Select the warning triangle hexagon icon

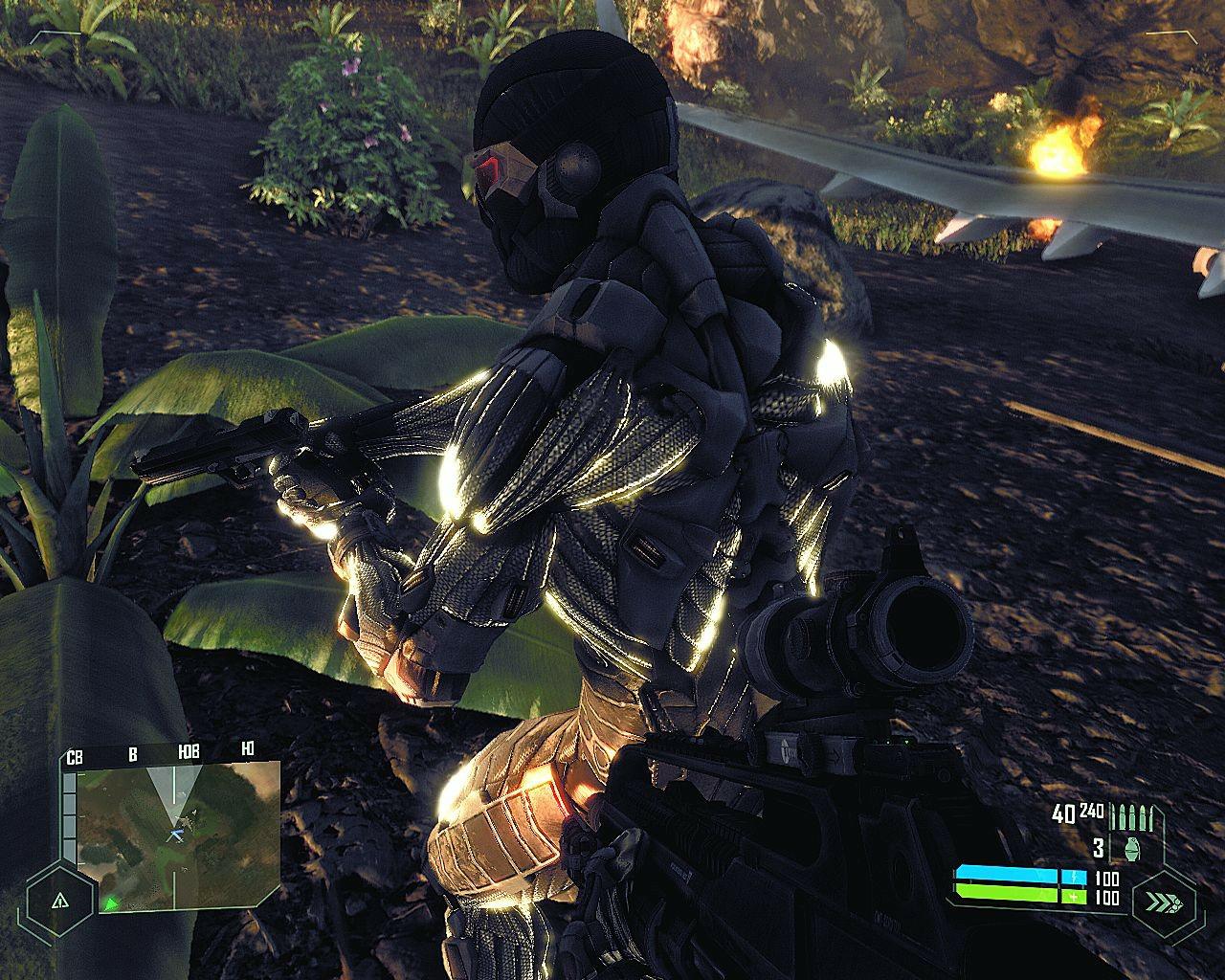pos(59,901)
